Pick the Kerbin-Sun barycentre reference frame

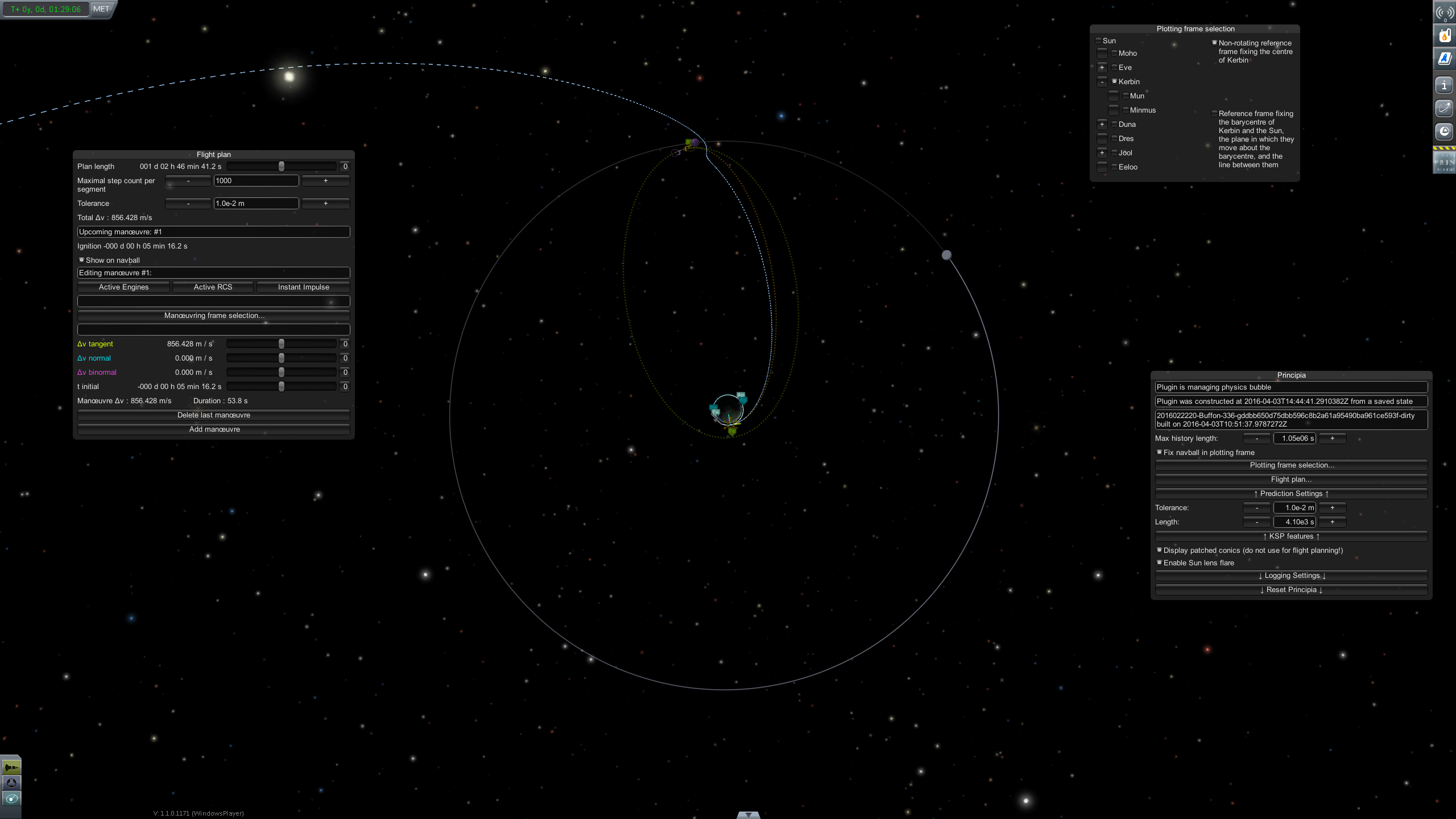[x=1214, y=114]
